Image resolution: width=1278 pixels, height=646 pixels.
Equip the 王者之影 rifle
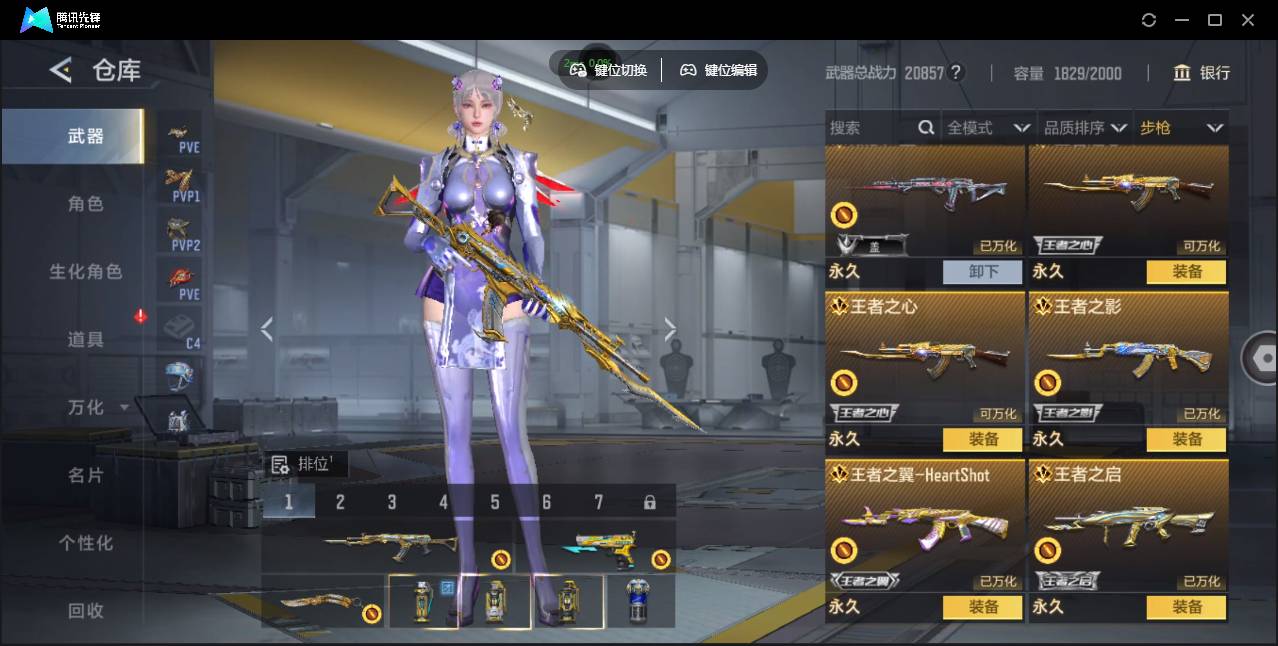click(x=1187, y=439)
